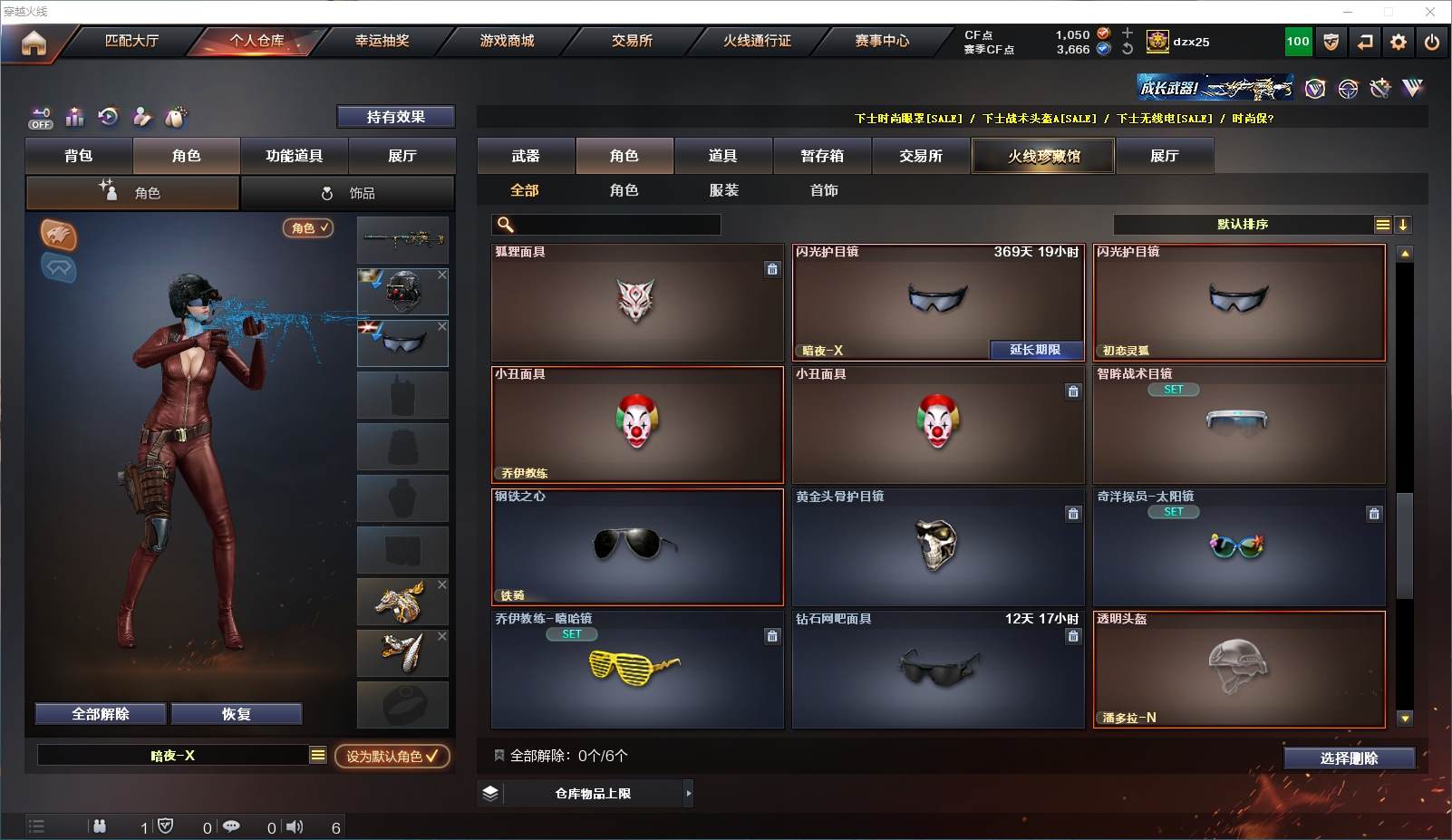The height and width of the screenshot is (840, 1452).
Task: Select the 狐狸面具 fox mask item
Action: (636, 303)
